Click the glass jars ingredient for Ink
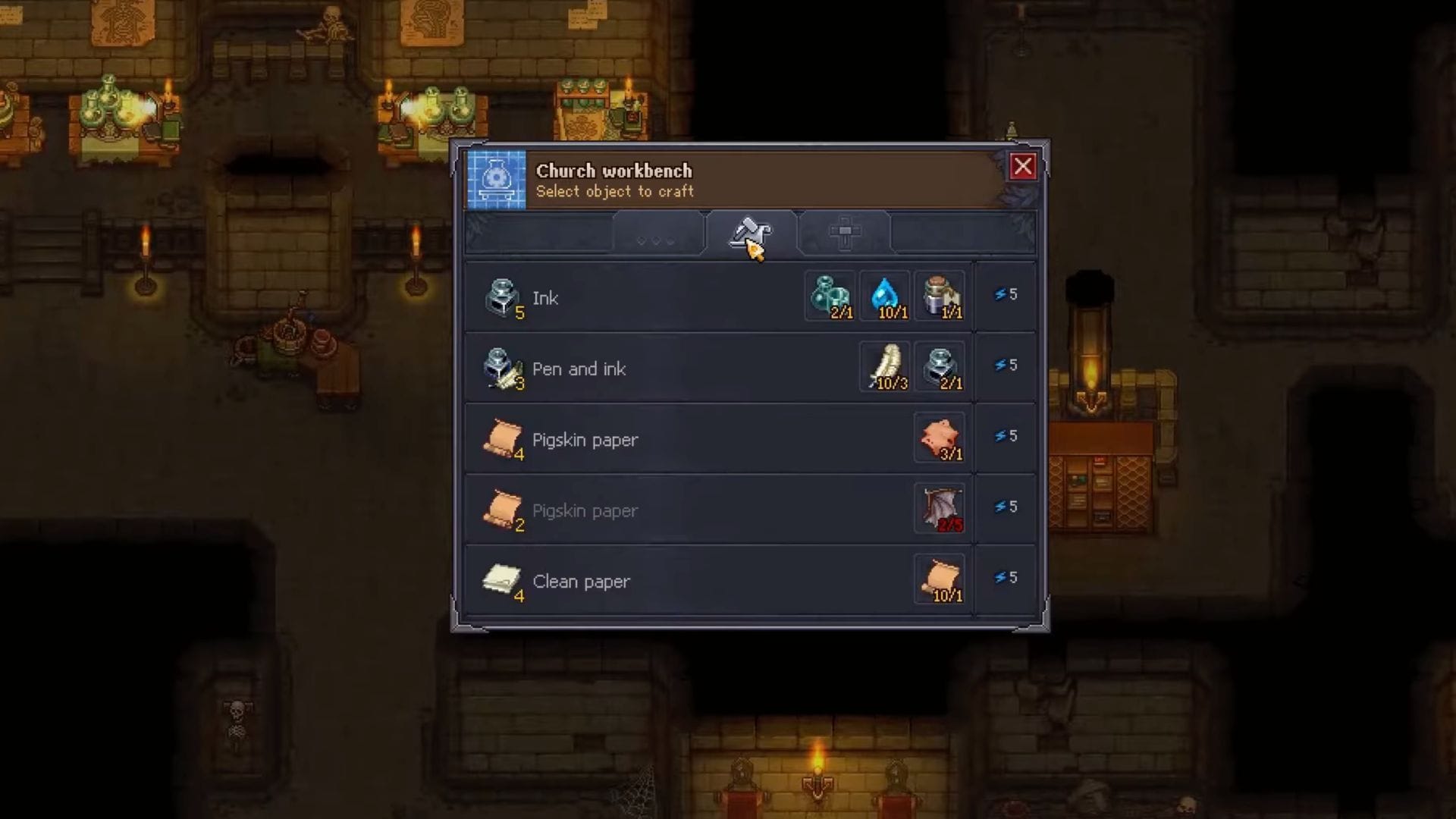Screen dimensions: 1456x819 [830, 296]
